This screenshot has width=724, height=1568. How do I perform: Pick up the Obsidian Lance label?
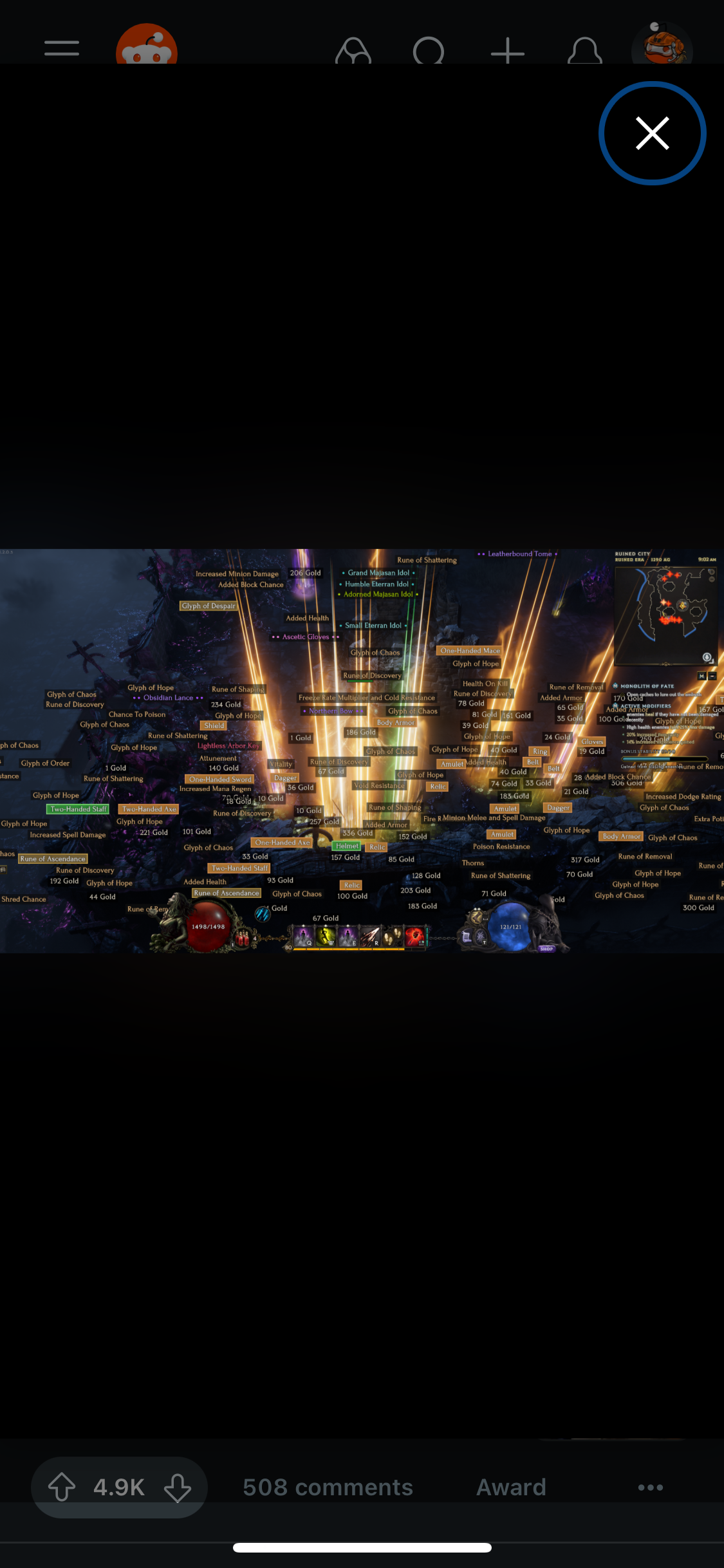(x=168, y=698)
